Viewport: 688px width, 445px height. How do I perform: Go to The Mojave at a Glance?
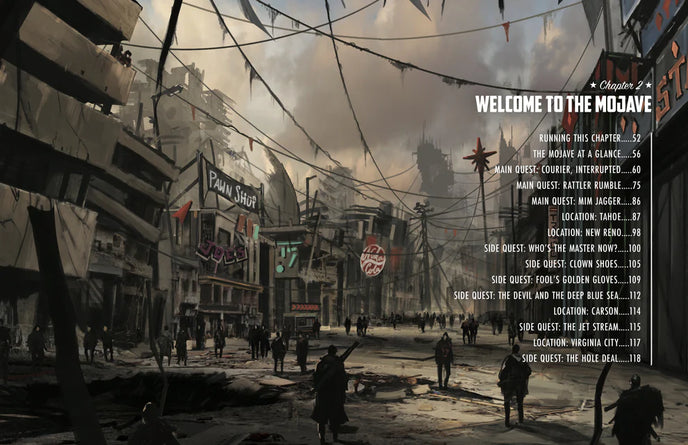(586, 154)
